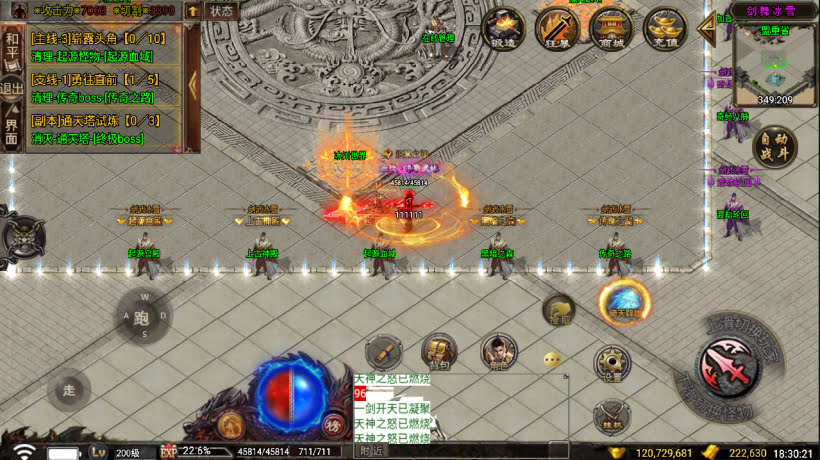Trigger the red sword attack button
The image size is (820, 460).
tap(728, 362)
